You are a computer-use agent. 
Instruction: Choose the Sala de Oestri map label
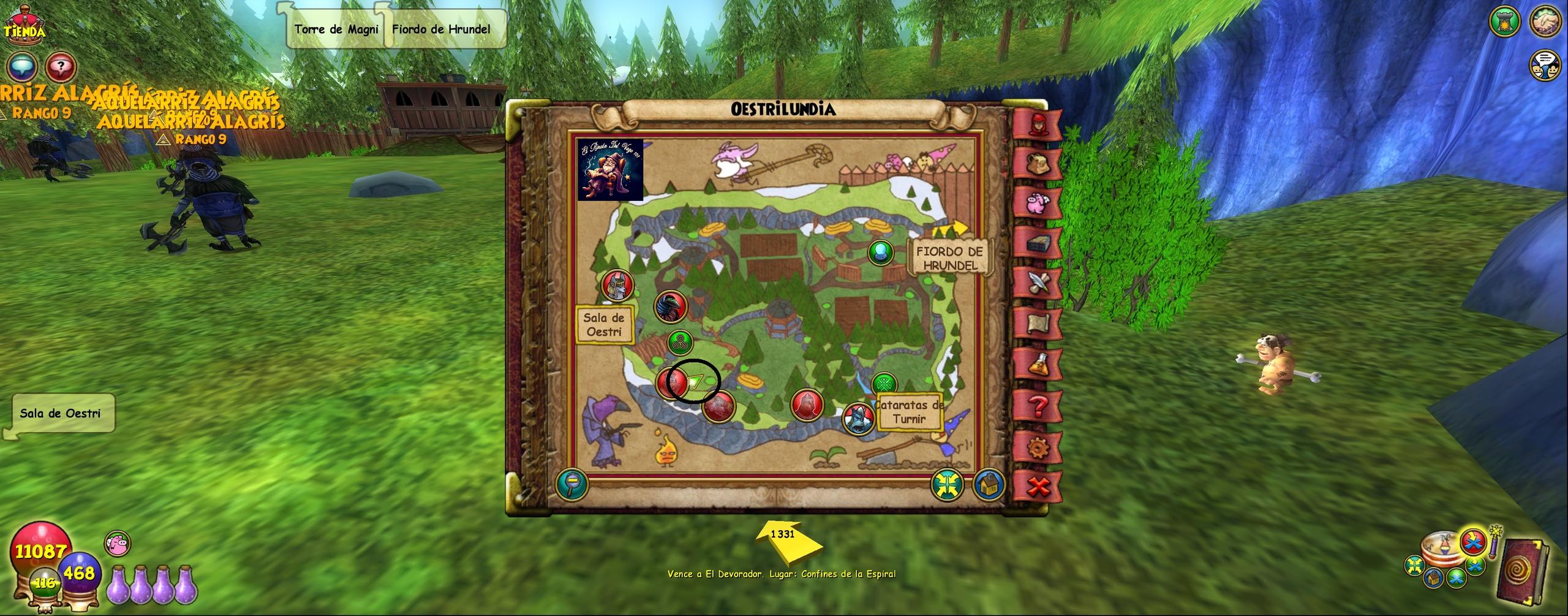tap(604, 325)
